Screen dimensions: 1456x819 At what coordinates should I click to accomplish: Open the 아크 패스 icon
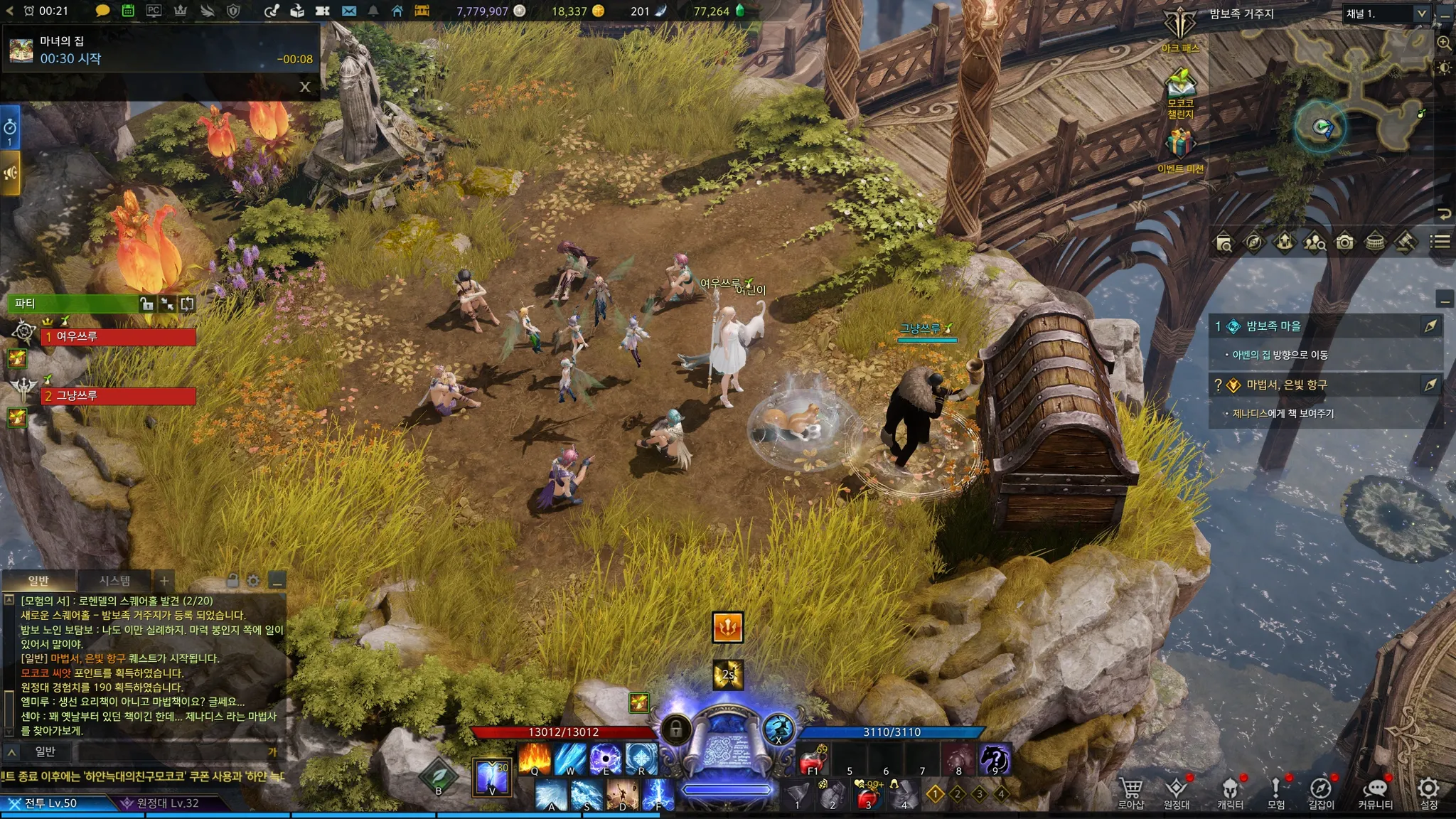pos(1180,28)
